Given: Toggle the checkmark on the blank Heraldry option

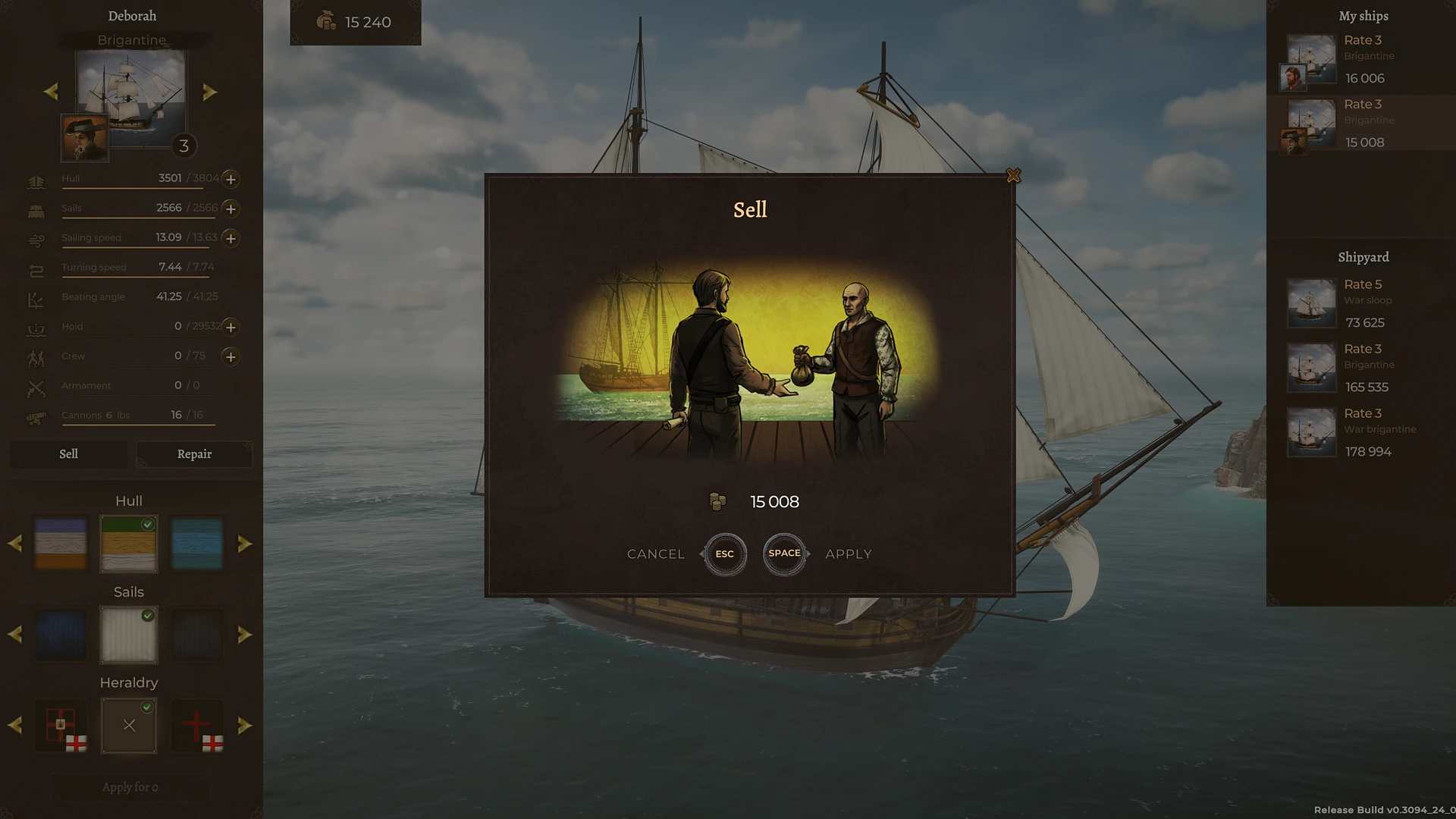Looking at the screenshot, I should pos(147,705).
